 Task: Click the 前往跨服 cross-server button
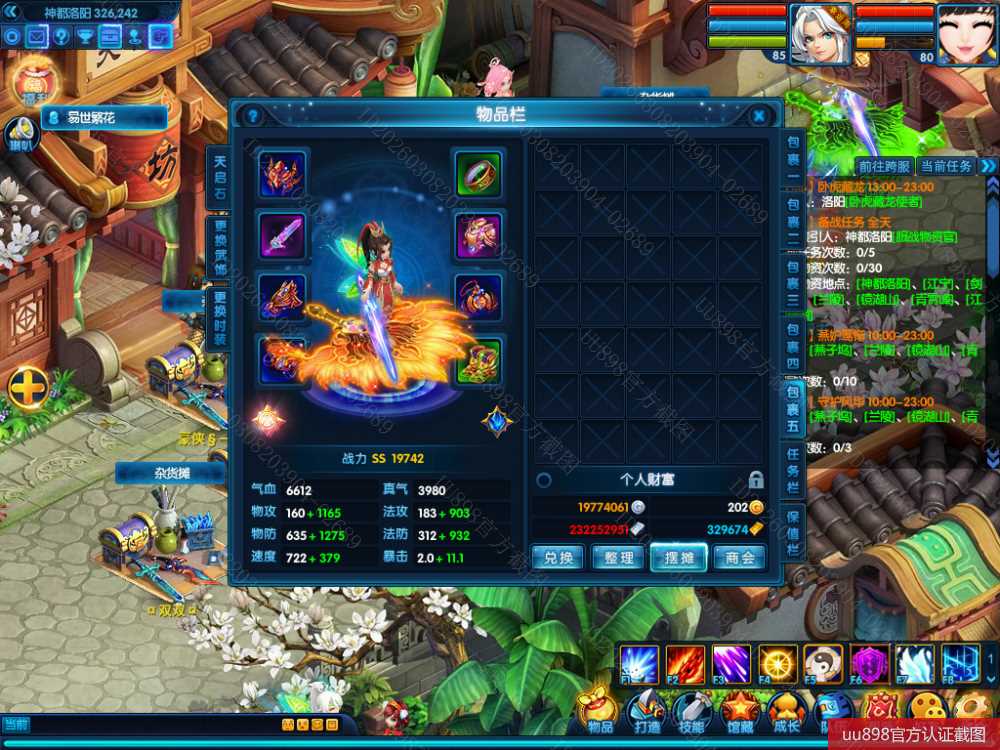(x=884, y=166)
